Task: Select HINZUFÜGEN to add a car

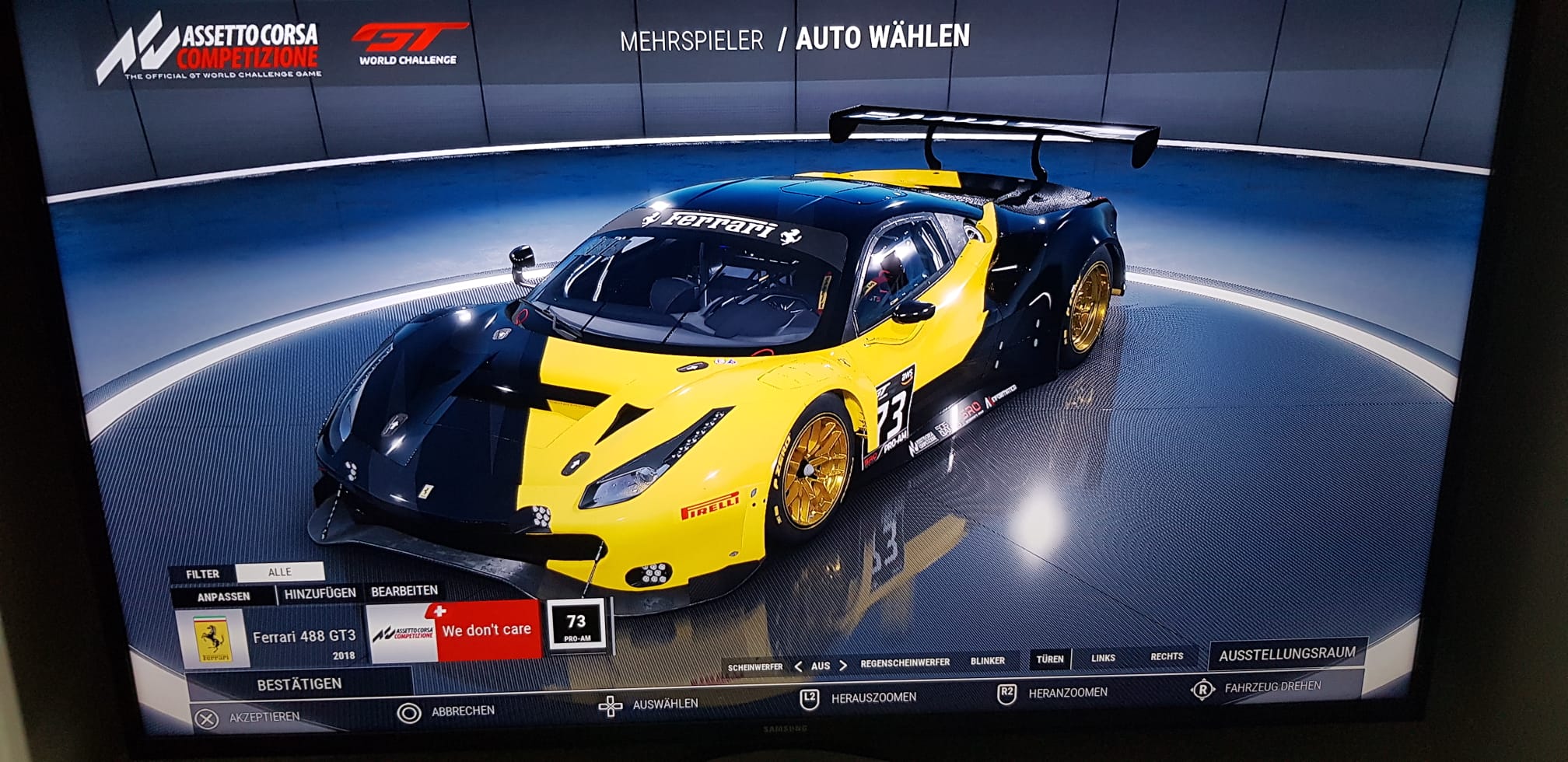Action: (320, 593)
